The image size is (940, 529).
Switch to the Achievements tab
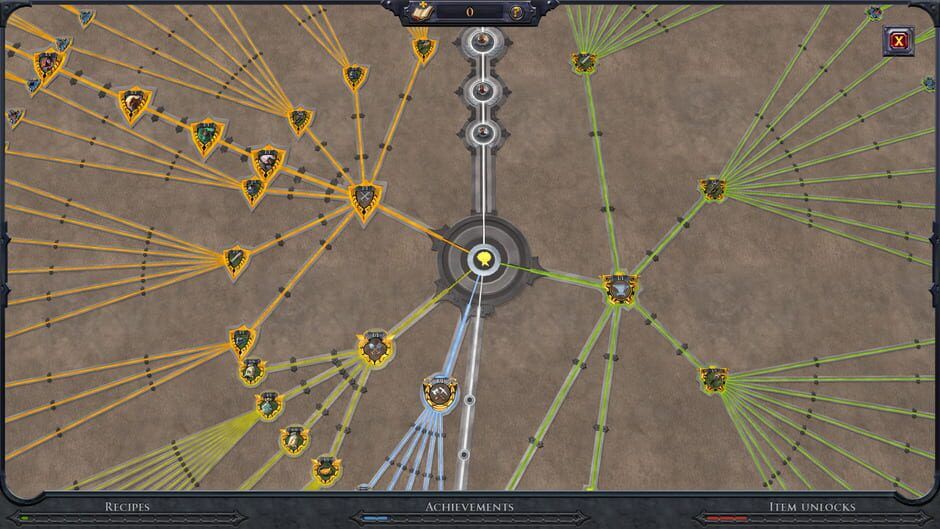pyautogui.click(x=469, y=507)
